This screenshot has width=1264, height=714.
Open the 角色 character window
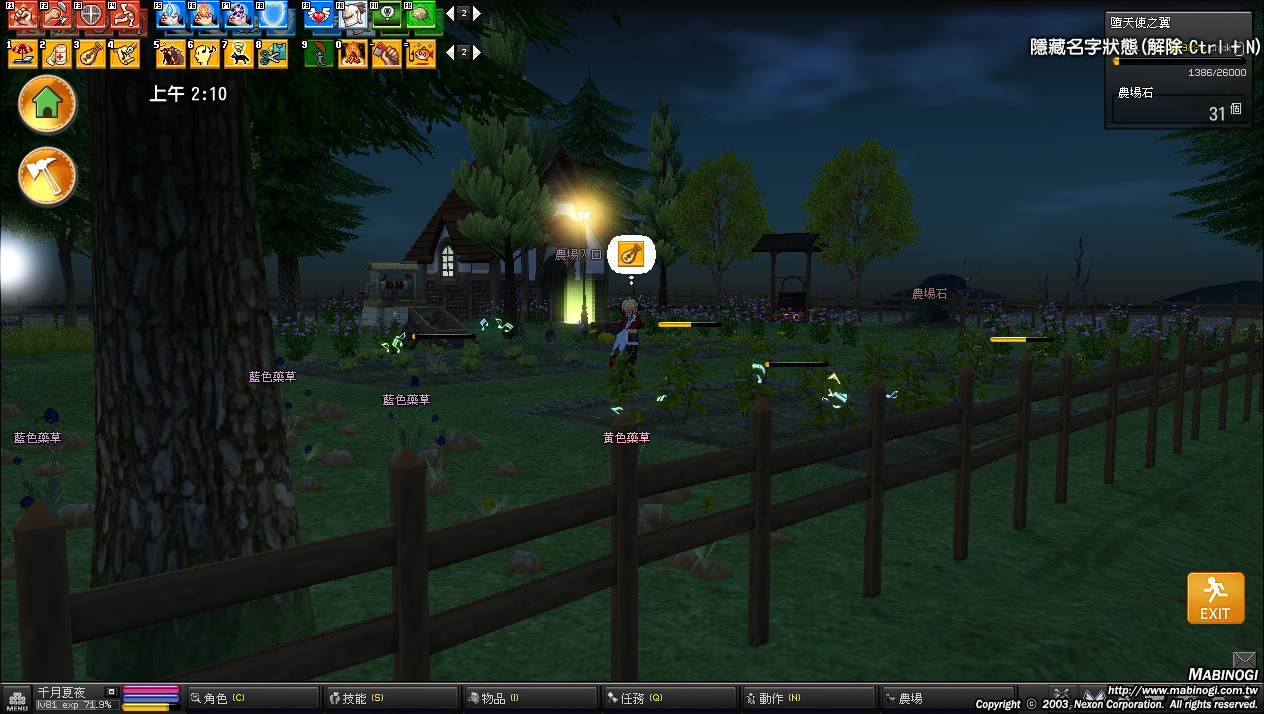[250, 698]
